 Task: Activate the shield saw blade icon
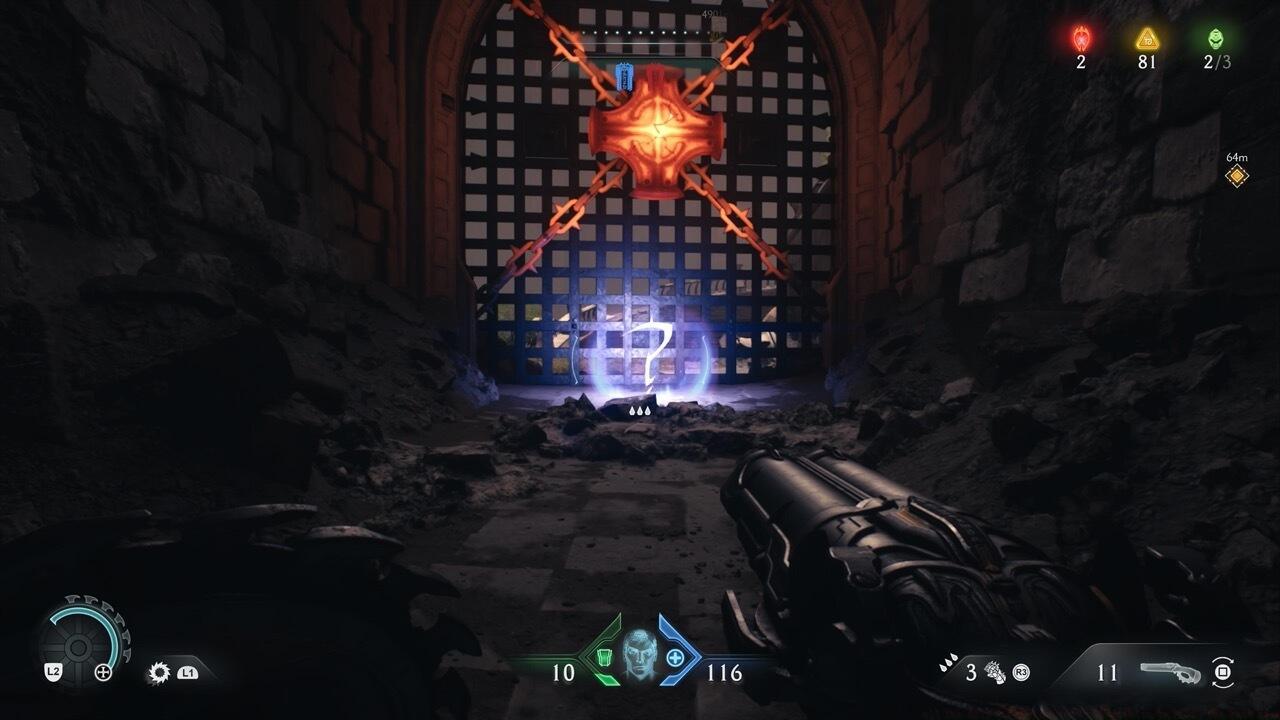click(158, 672)
